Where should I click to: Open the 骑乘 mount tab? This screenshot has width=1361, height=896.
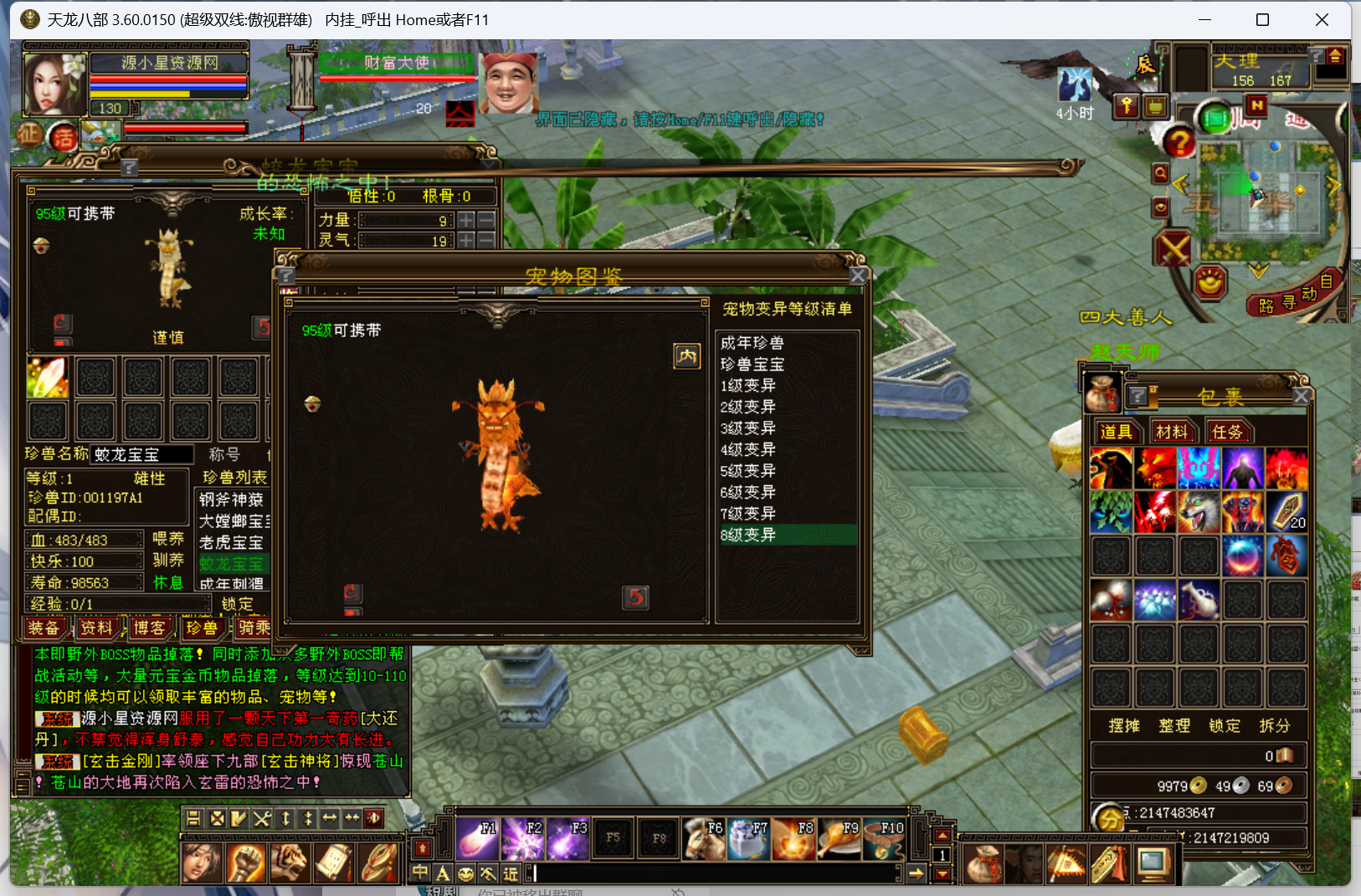coord(254,627)
